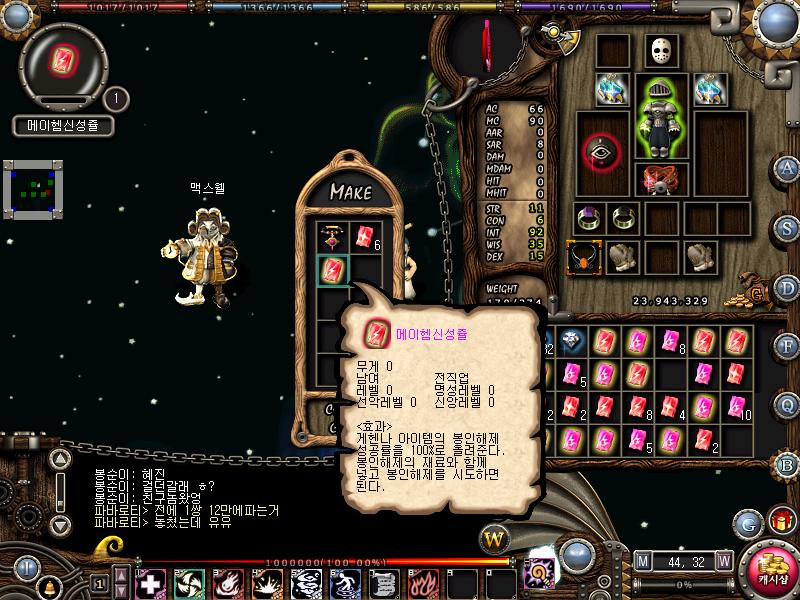Activate the white cross heal skill

pyautogui.click(x=150, y=583)
